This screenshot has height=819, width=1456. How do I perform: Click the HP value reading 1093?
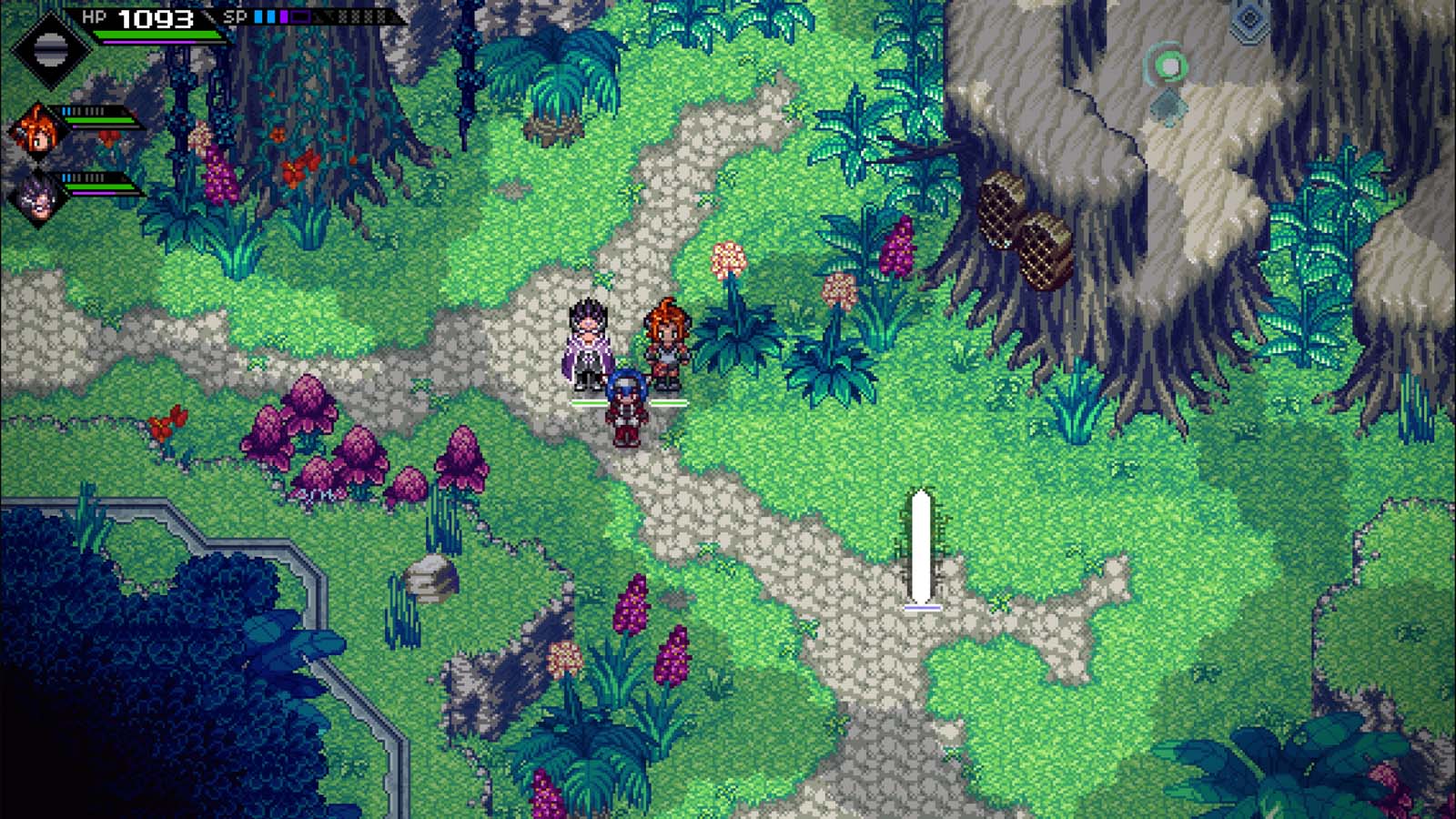coord(155,18)
